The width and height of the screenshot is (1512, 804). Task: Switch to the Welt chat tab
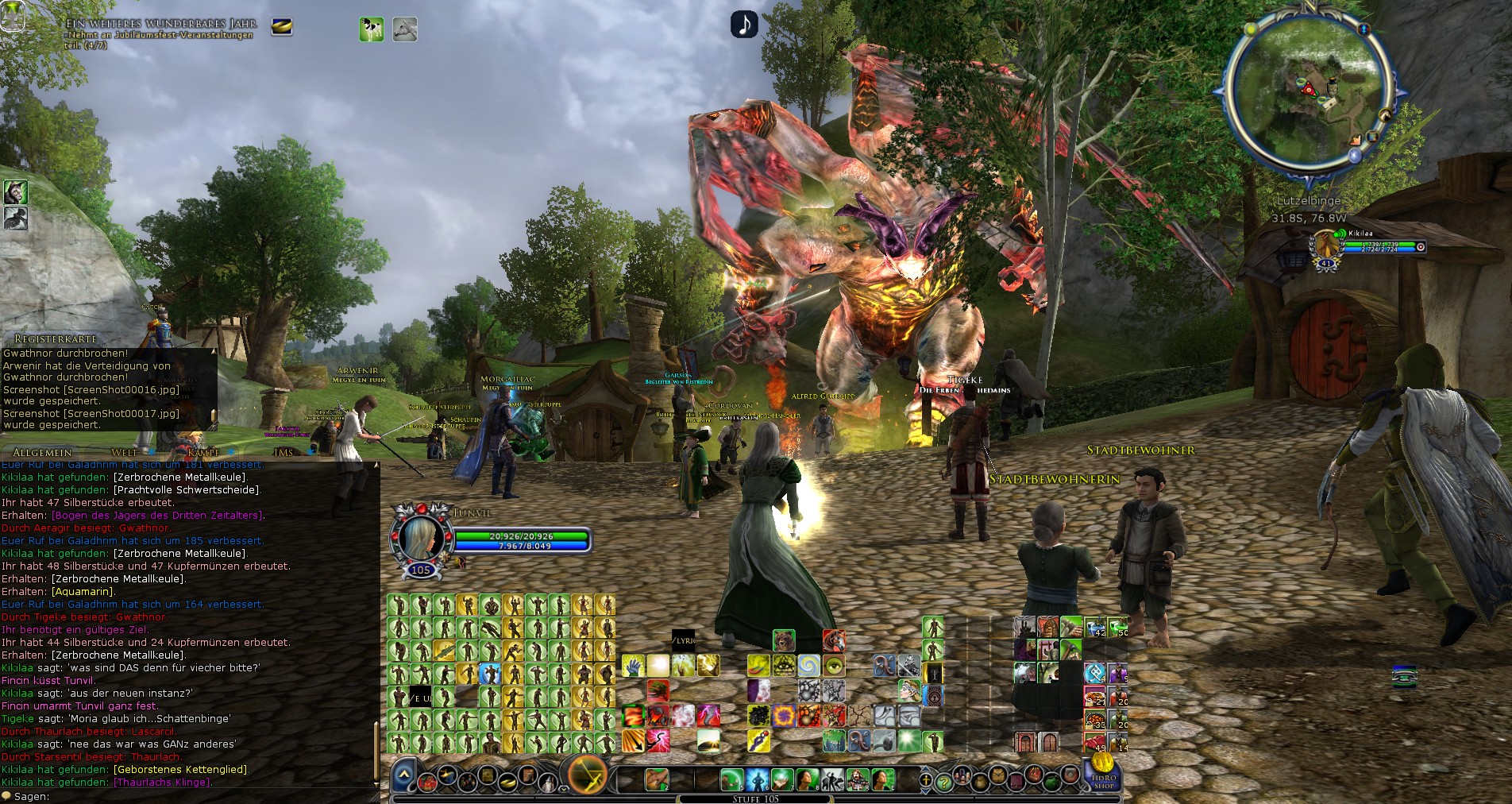pos(125,452)
